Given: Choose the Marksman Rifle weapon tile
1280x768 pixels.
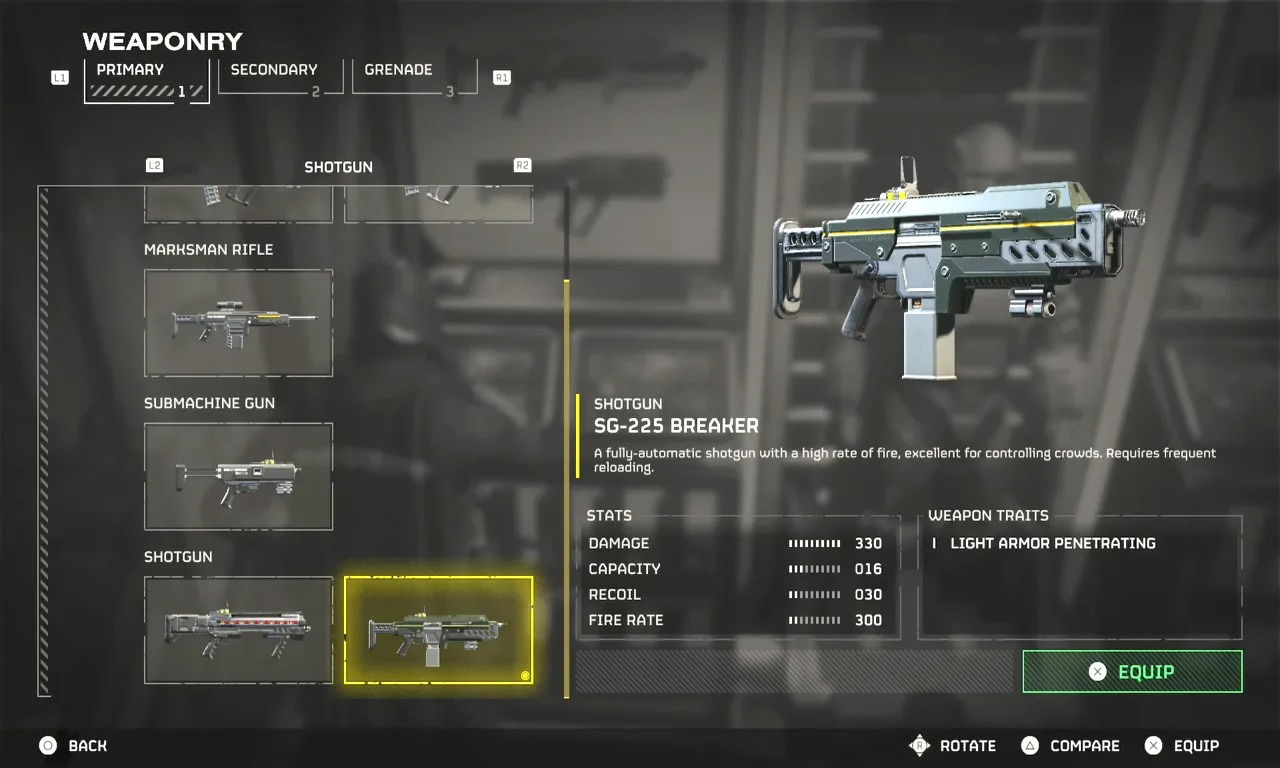Looking at the screenshot, I should [238, 323].
